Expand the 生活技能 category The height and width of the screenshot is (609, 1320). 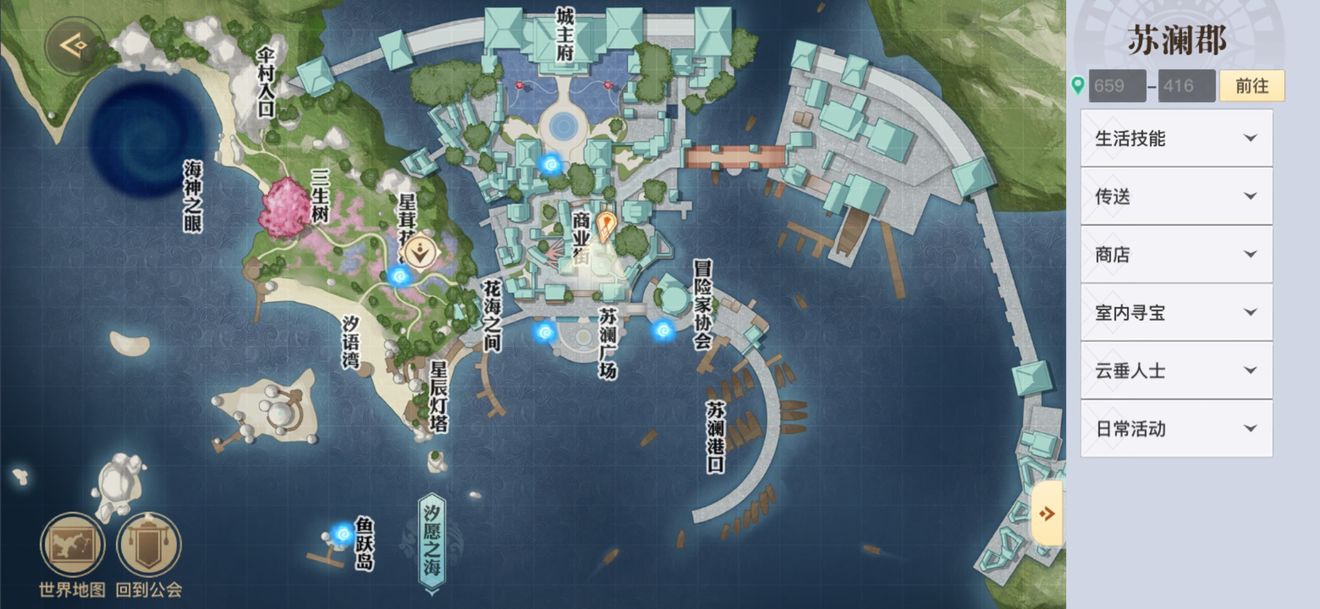(1176, 139)
